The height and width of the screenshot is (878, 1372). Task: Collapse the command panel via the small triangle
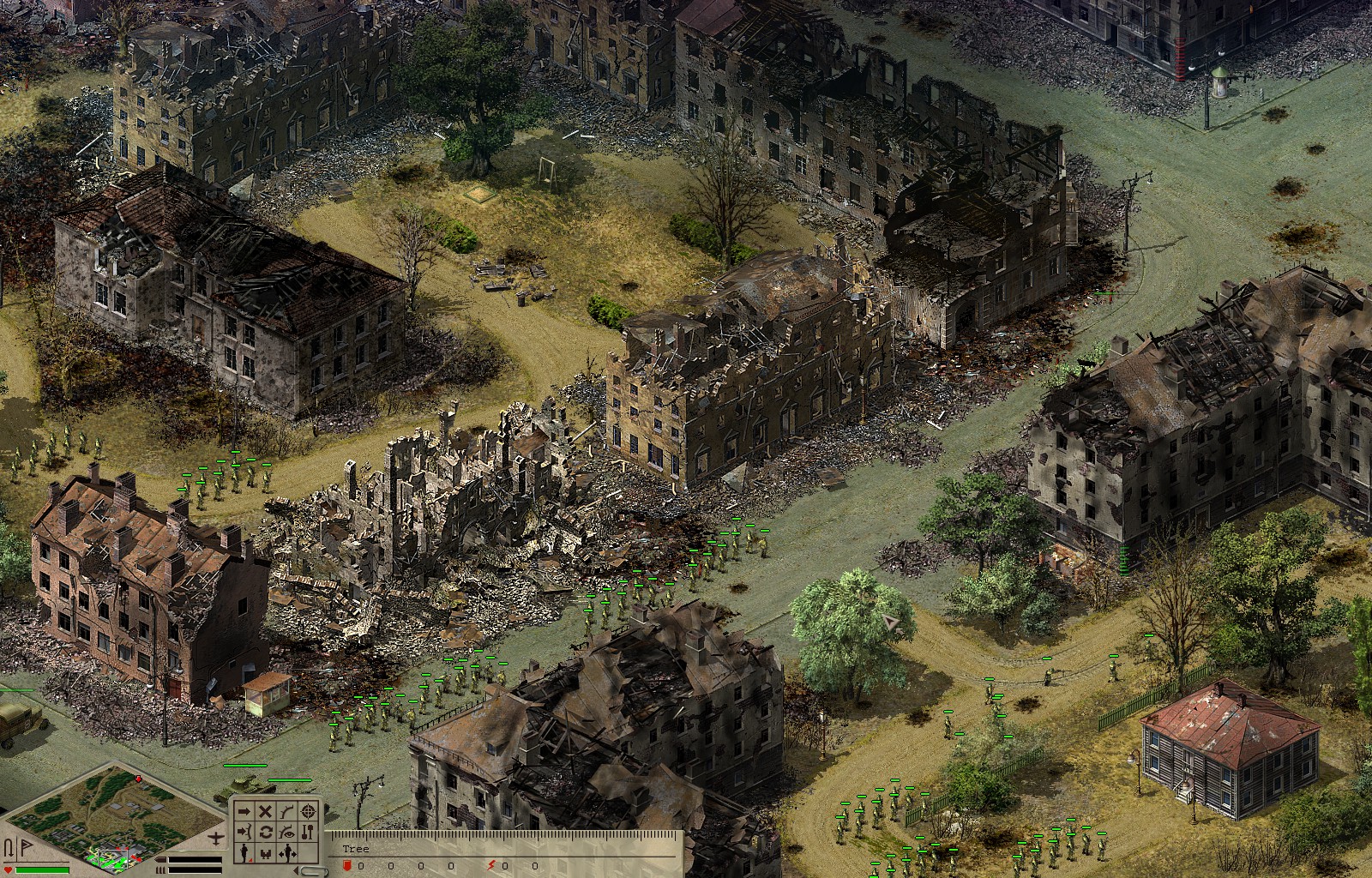(x=297, y=870)
